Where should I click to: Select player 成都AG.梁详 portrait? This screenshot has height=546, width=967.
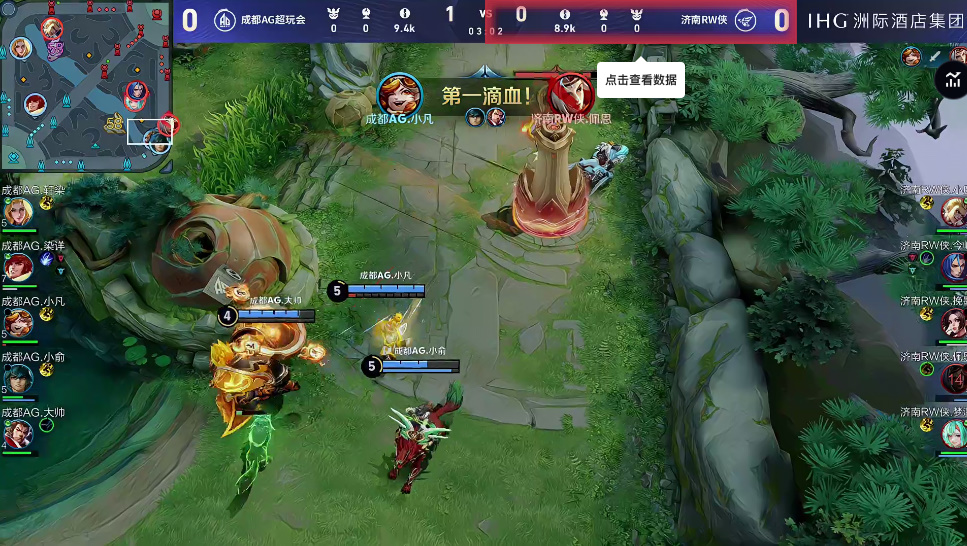click(18, 267)
